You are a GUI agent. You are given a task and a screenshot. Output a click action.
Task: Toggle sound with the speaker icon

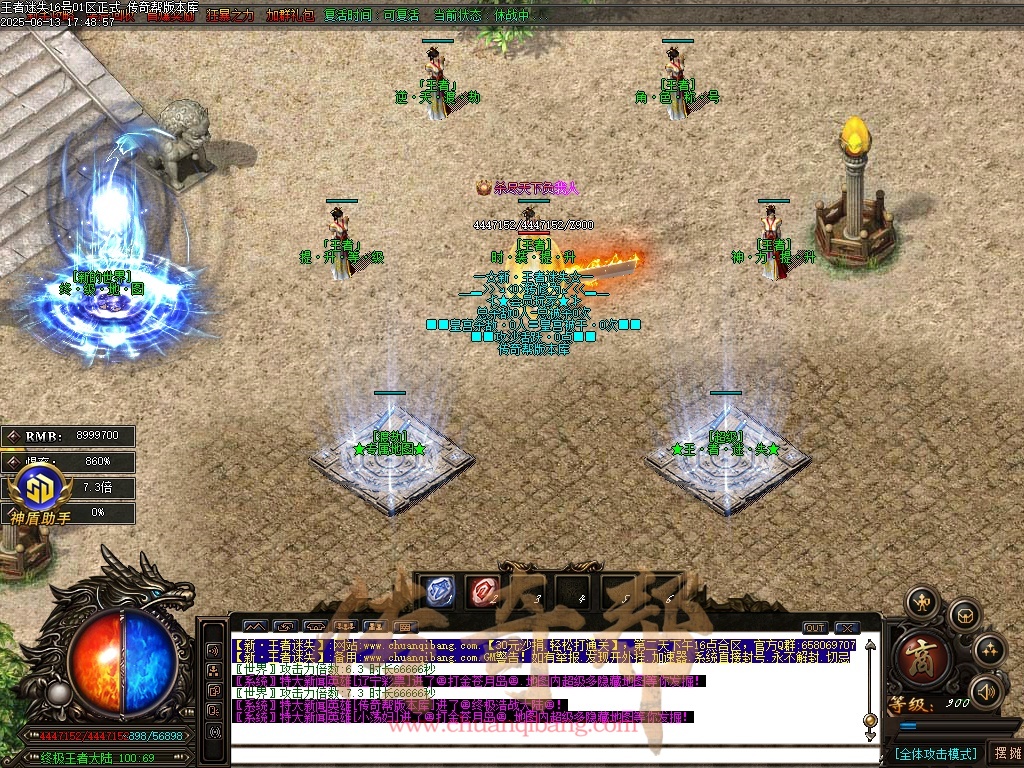point(986,690)
